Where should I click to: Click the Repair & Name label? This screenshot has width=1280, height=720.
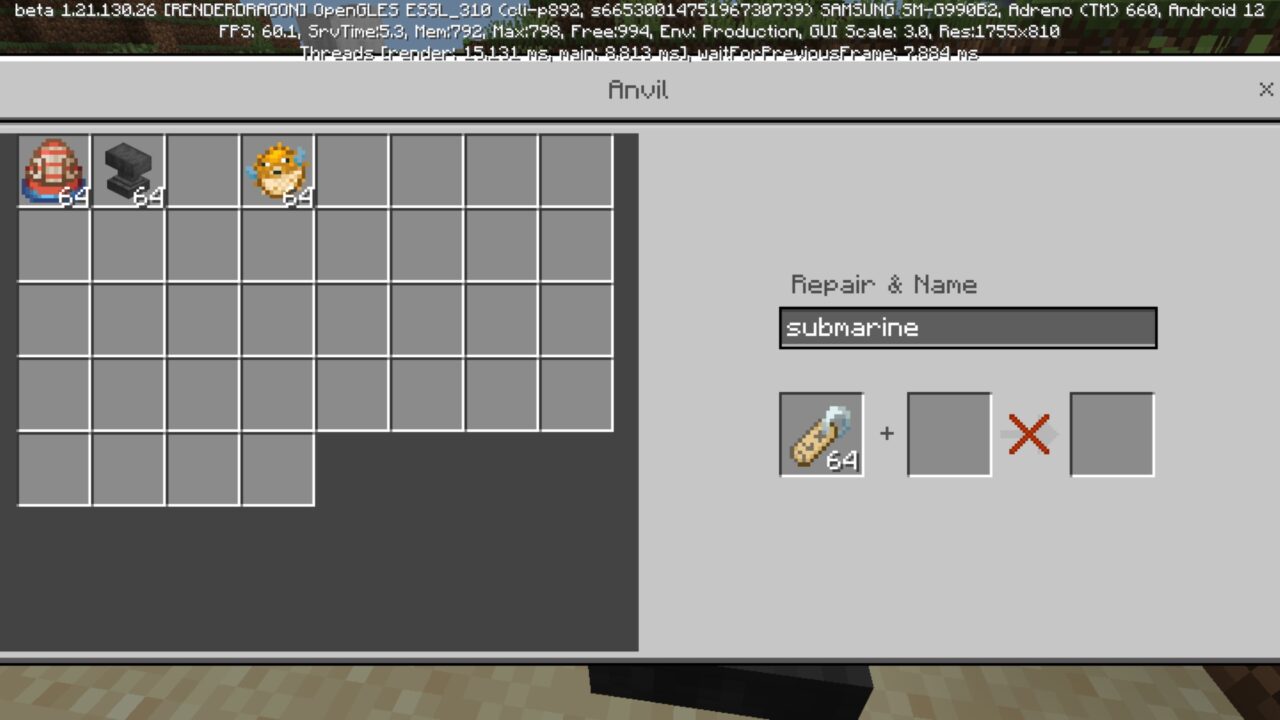884,285
